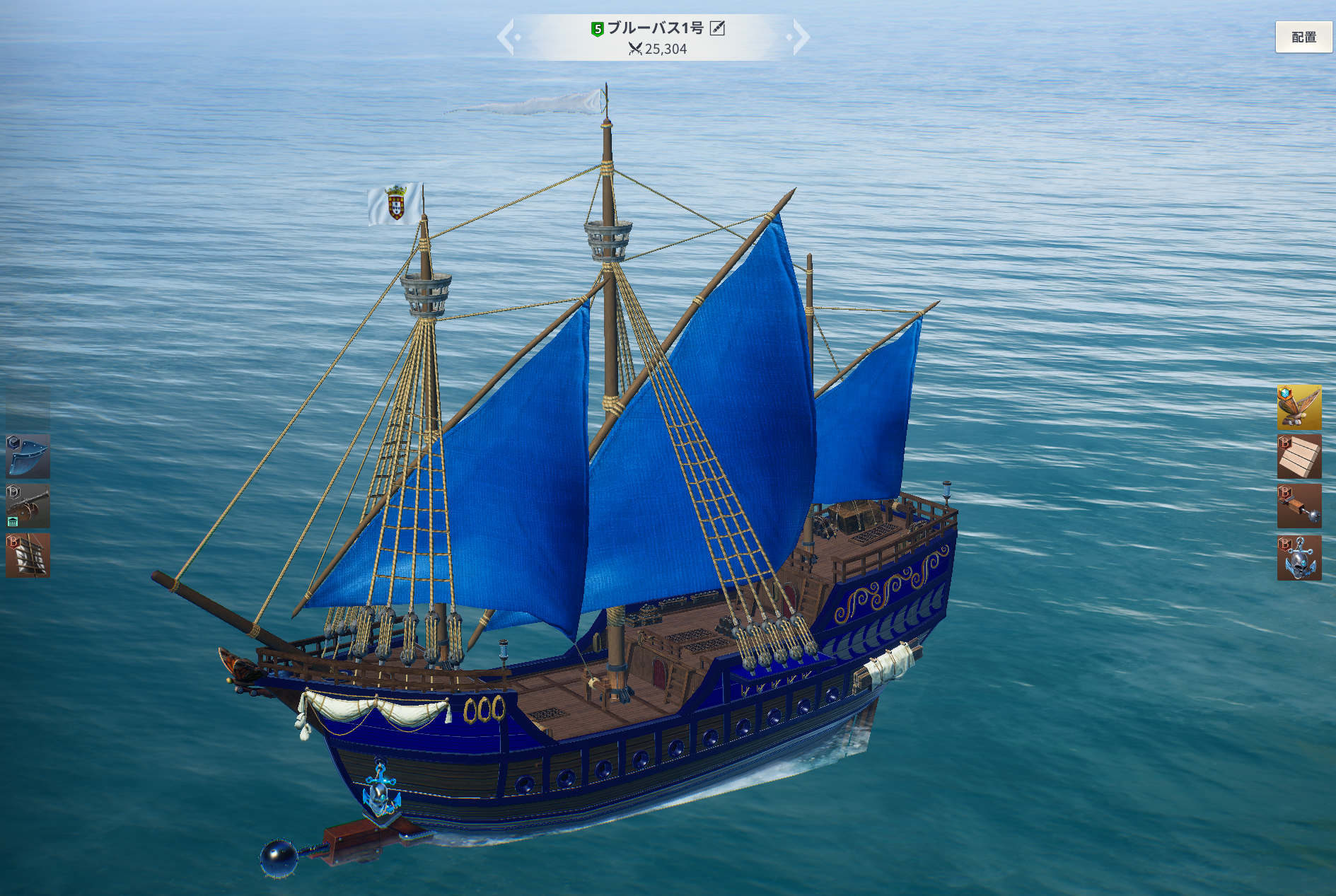The image size is (1336, 896).
Task: Switch to the previous ship with left arrow
Action: pos(507,37)
